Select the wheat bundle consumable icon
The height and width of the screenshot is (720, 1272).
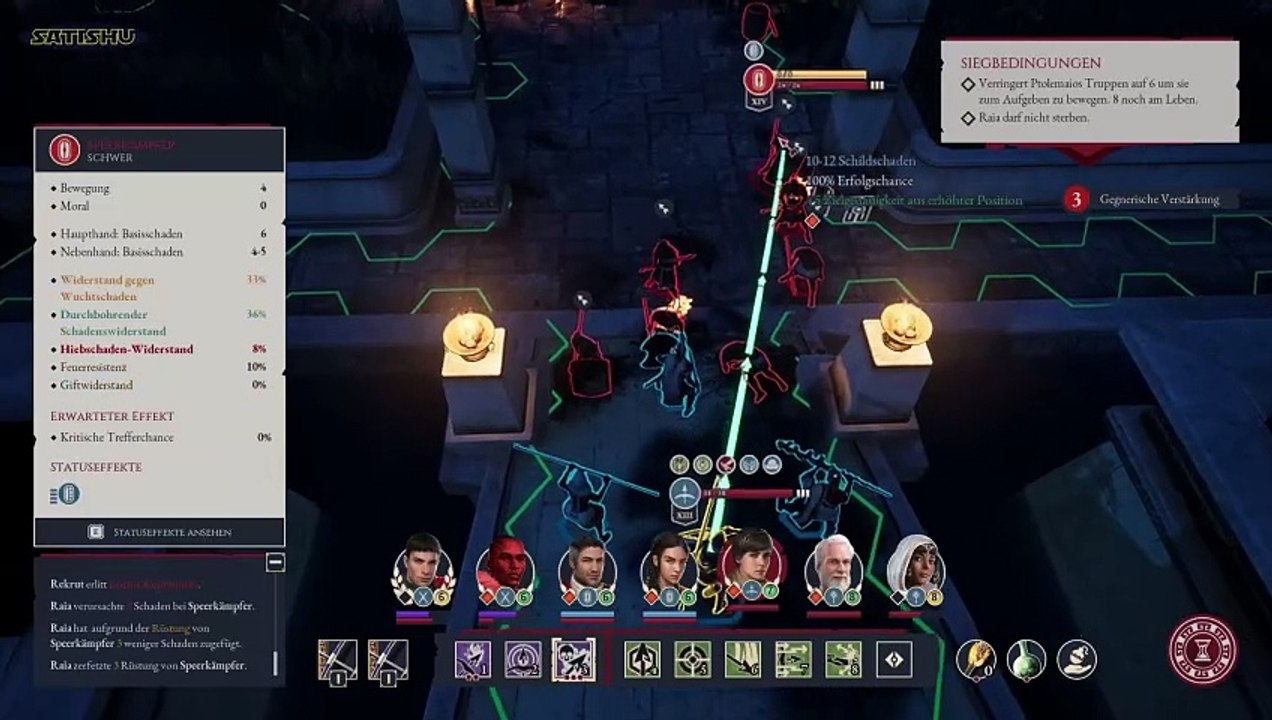(x=975, y=660)
